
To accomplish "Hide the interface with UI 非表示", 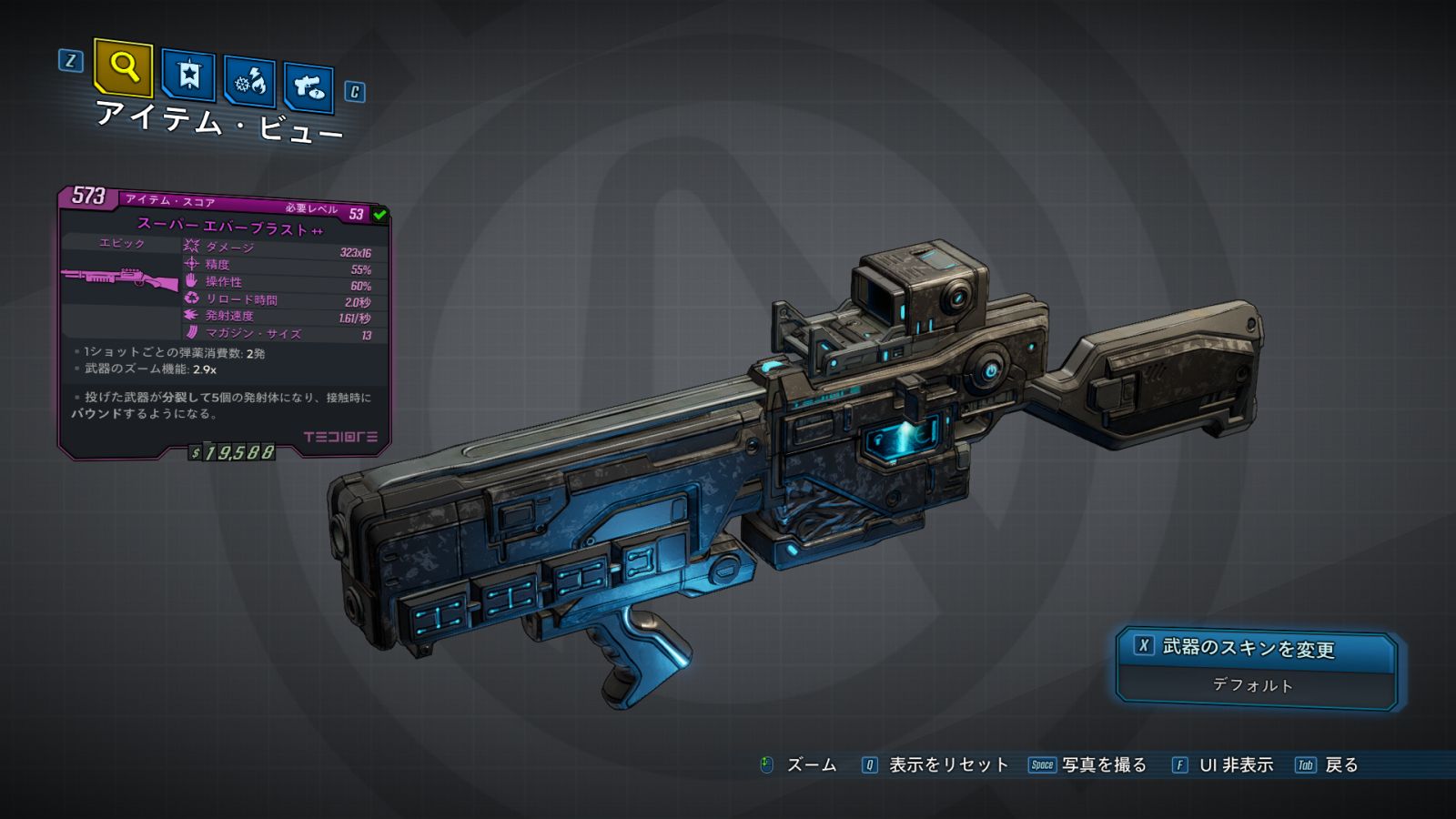I will (1235, 765).
